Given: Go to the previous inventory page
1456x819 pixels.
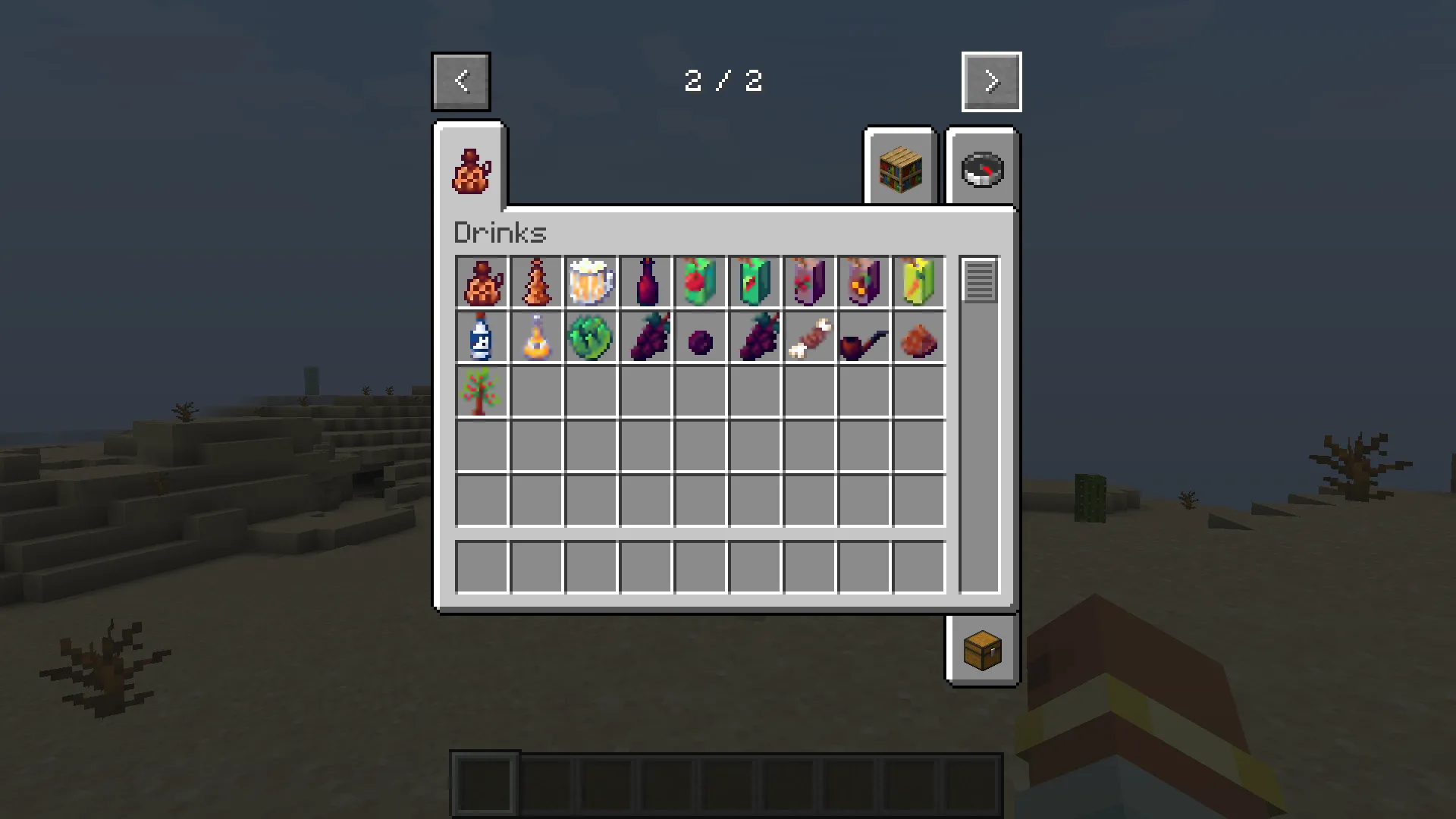Looking at the screenshot, I should (x=461, y=81).
